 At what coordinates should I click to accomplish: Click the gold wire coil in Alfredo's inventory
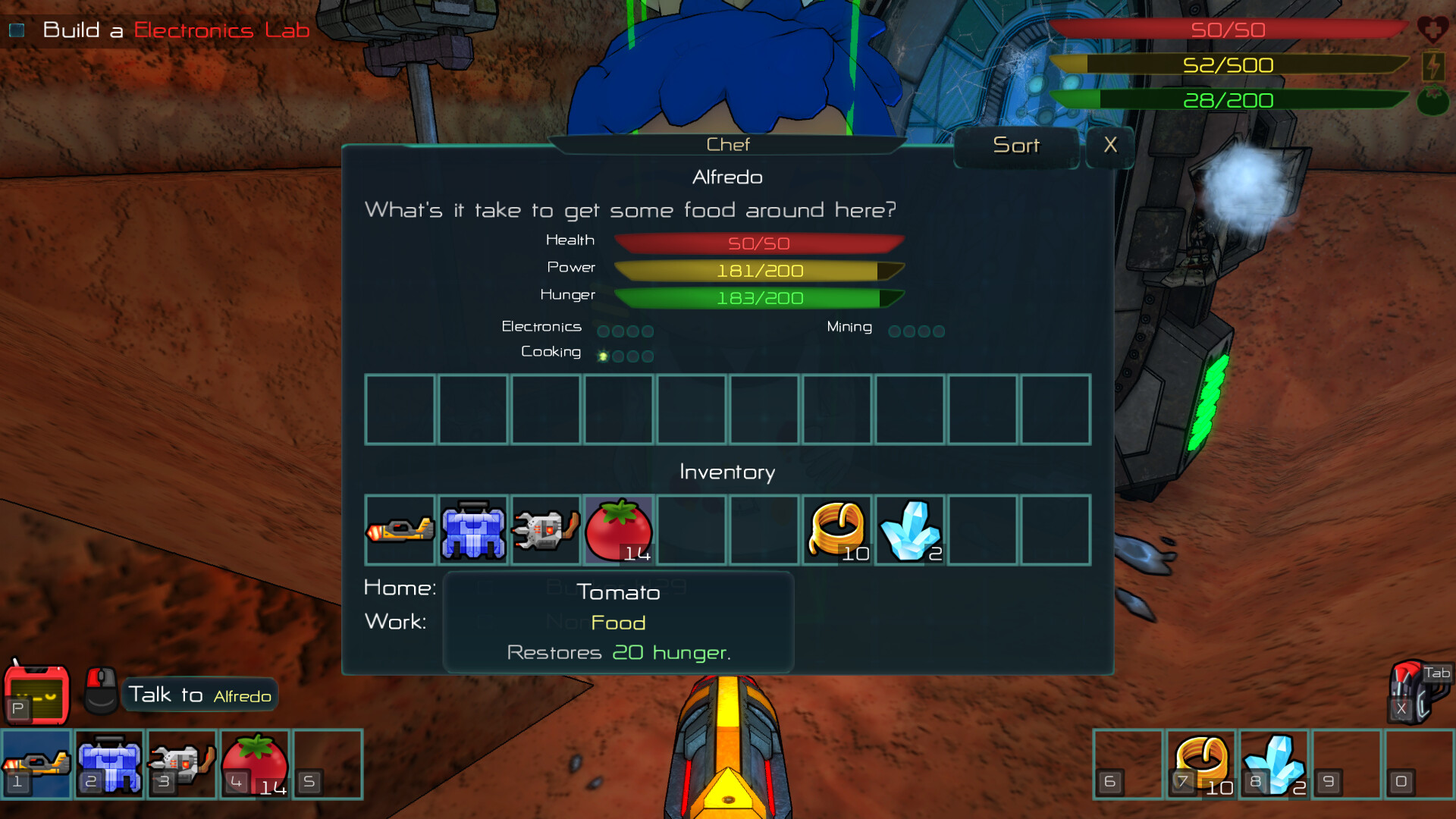[836, 529]
